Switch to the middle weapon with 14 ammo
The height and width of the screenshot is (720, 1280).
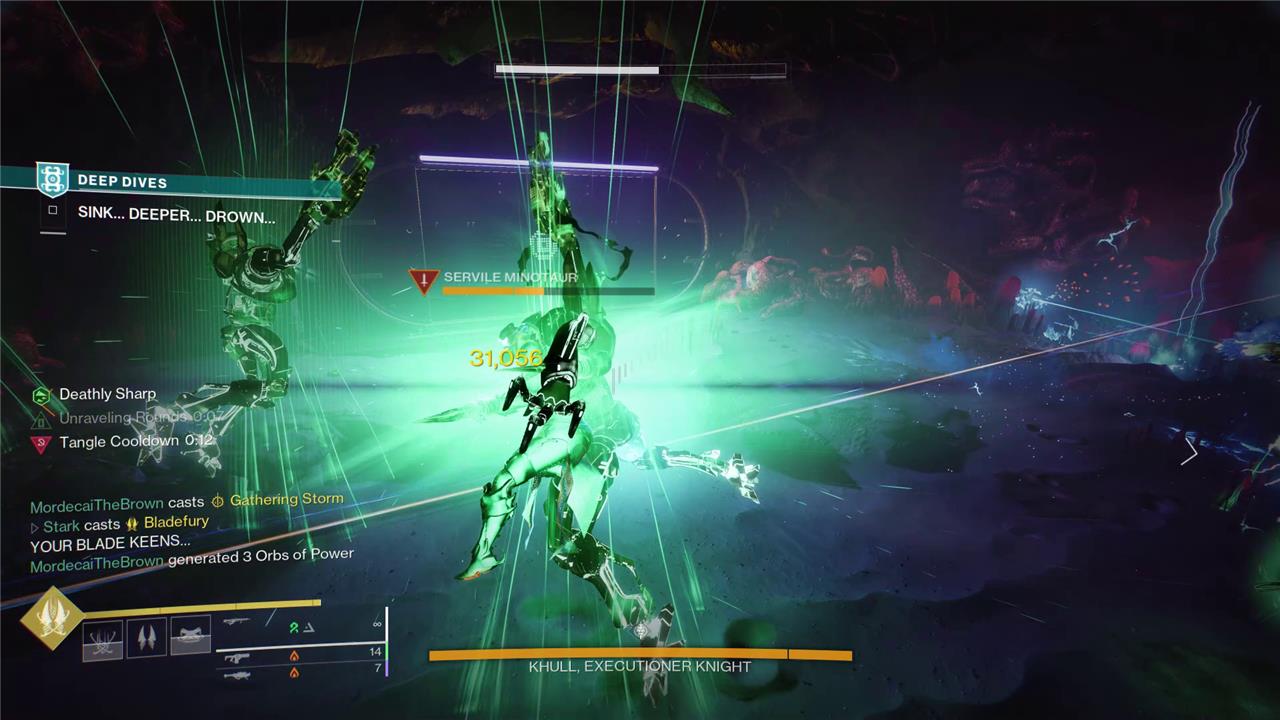tap(237, 657)
